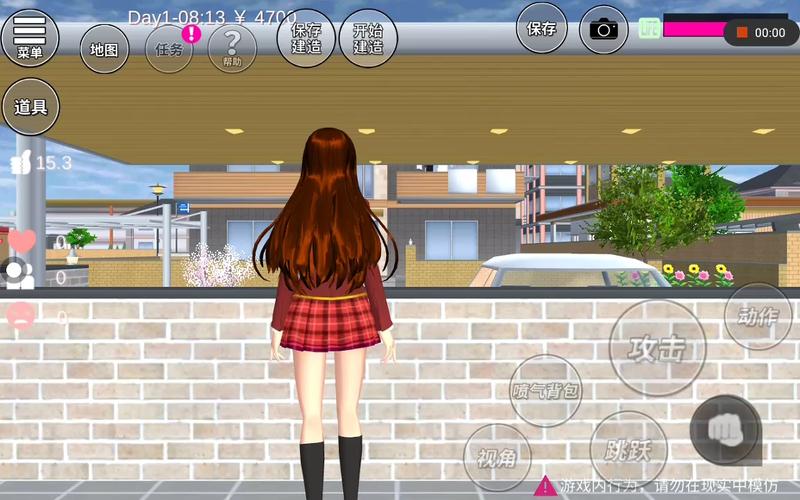The height and width of the screenshot is (500, 800).
Task: Take a photo with the camera icon
Action: coord(603,29)
